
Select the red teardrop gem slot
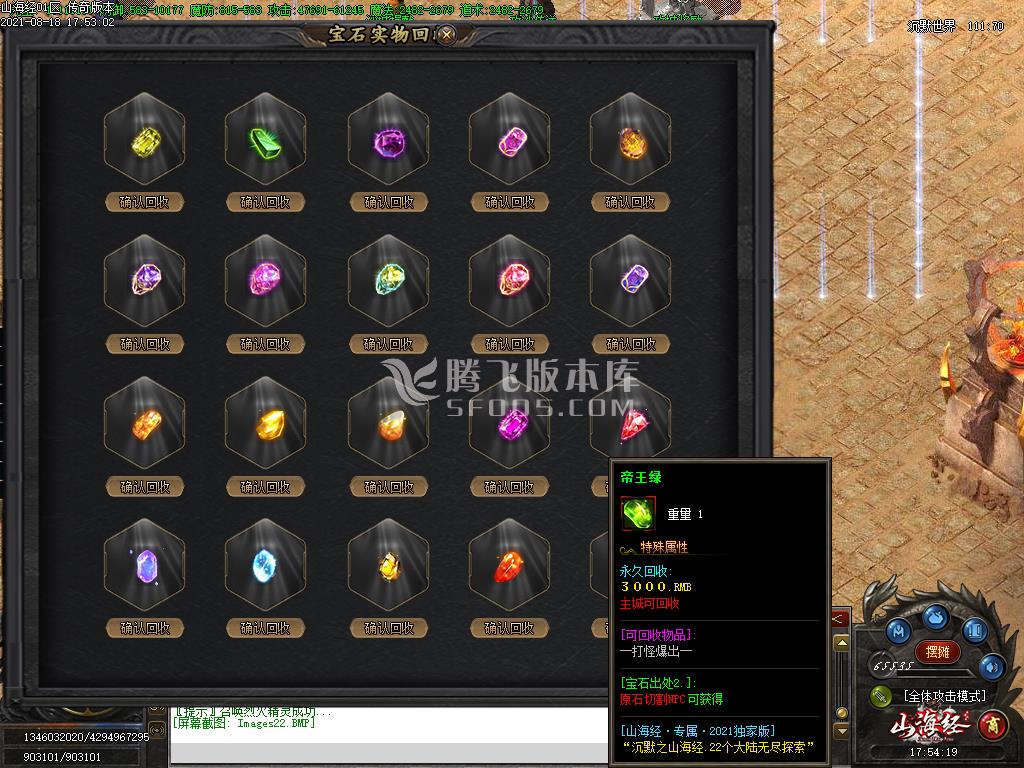point(509,568)
